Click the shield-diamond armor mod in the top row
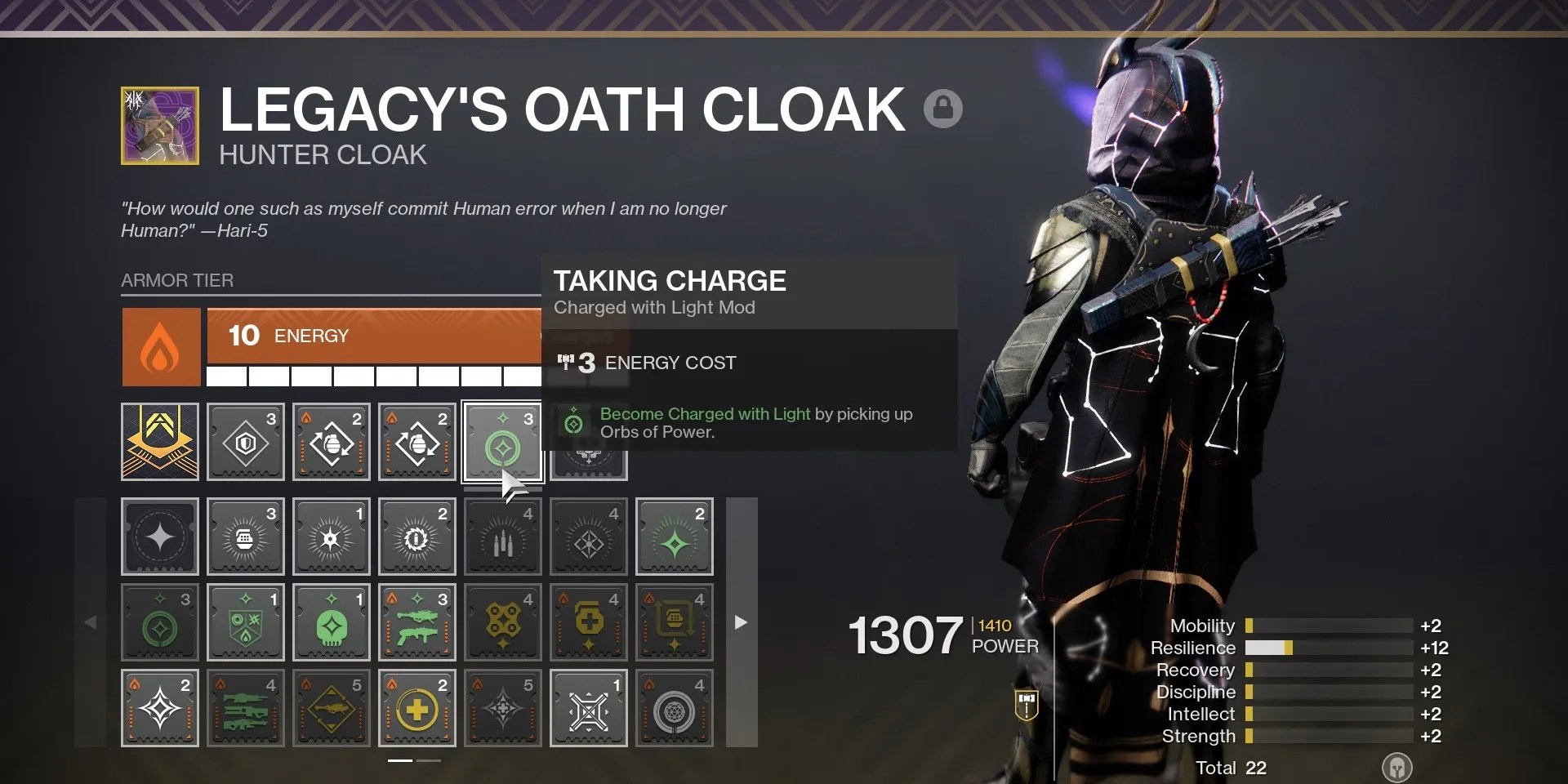The image size is (1568, 784). (x=245, y=441)
